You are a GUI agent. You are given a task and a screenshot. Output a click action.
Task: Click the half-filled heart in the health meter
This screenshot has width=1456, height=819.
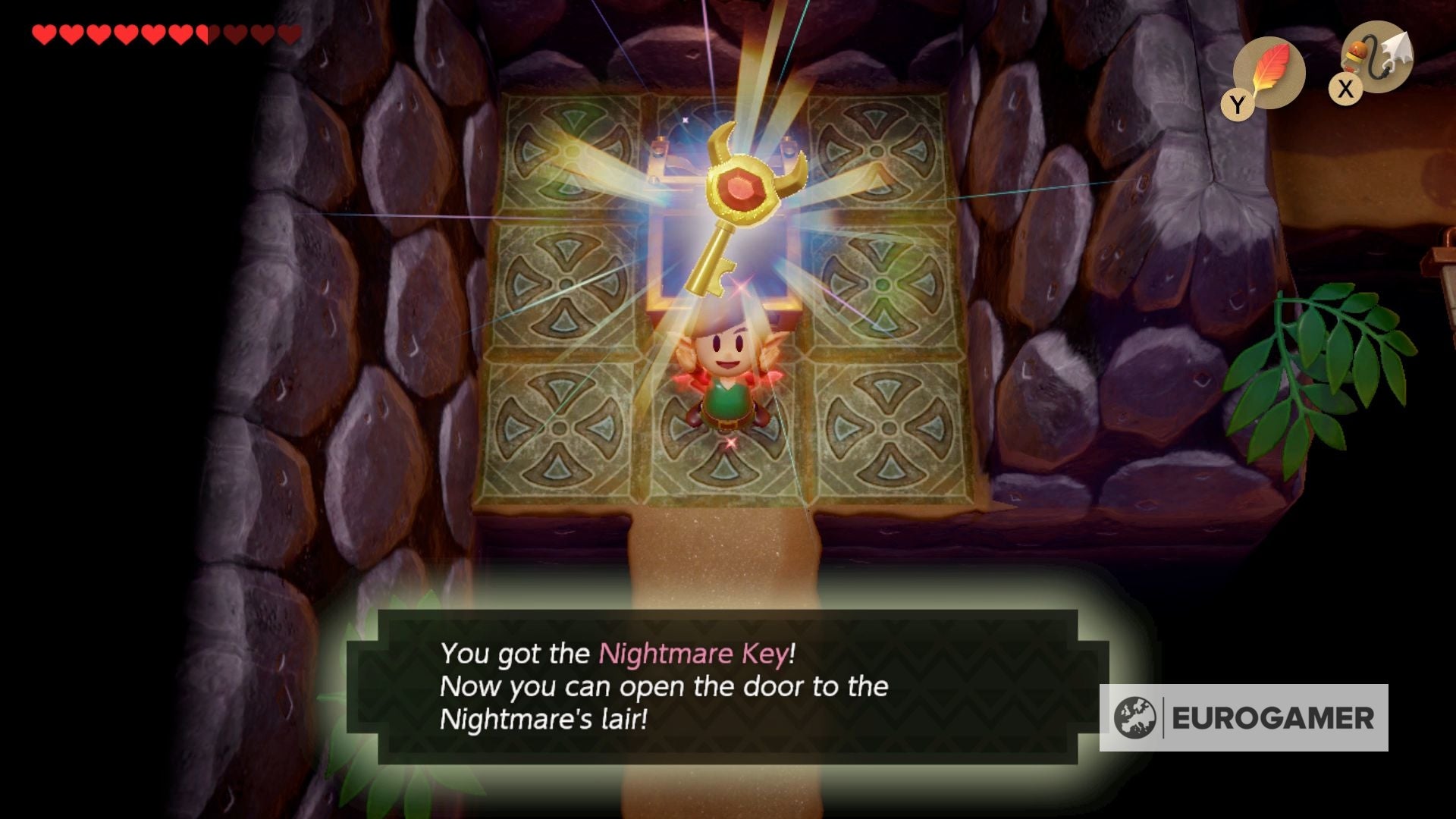pyautogui.click(x=203, y=33)
